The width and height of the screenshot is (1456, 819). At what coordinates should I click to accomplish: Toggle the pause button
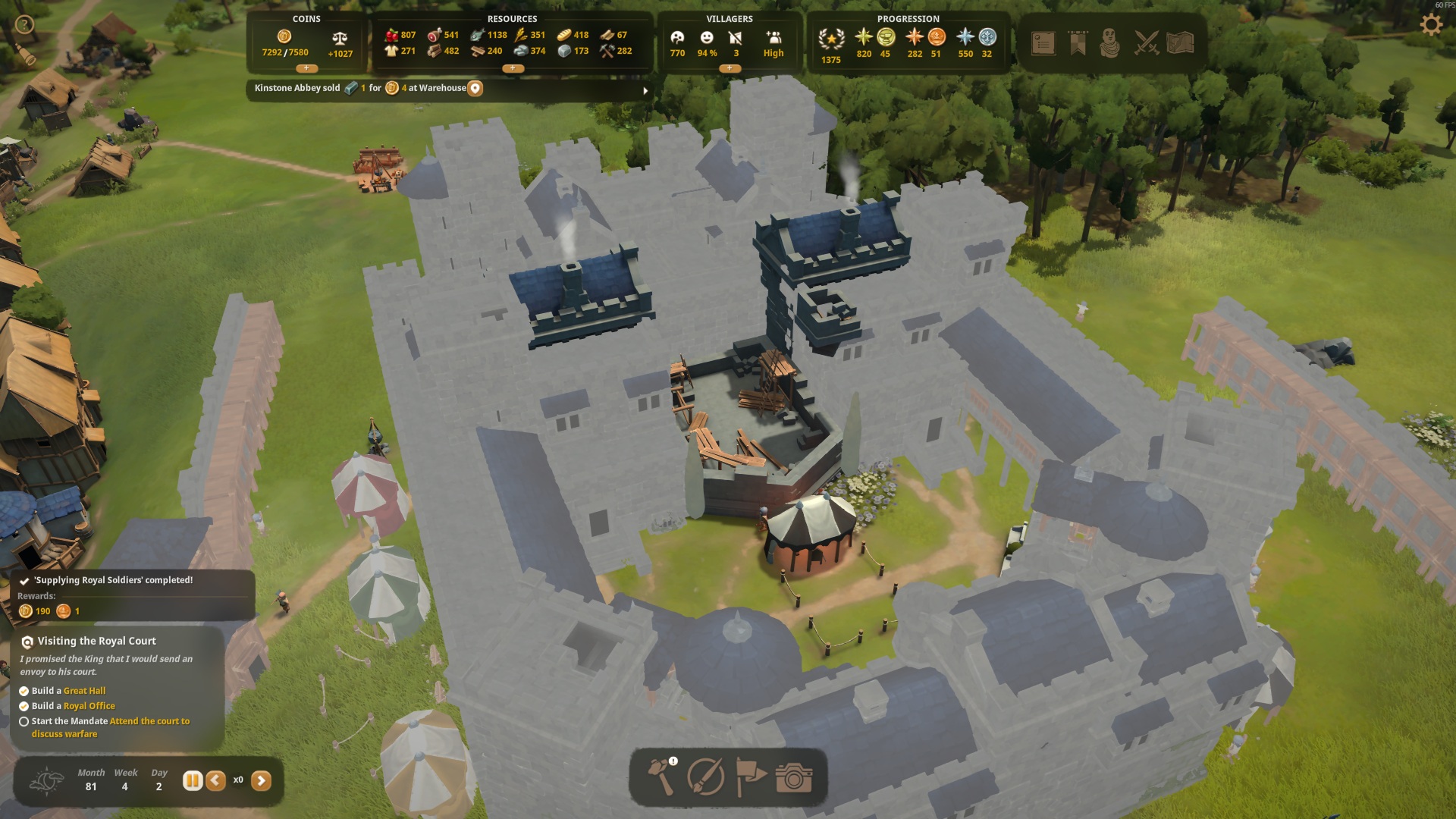pos(193,780)
